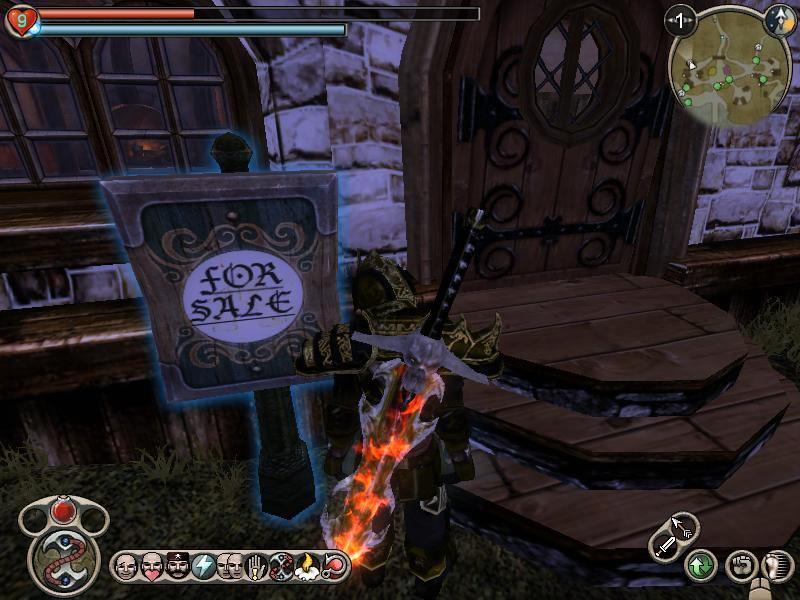800x600 pixels.
Task: Activate the clenched fist icon
Action: click(x=740, y=566)
